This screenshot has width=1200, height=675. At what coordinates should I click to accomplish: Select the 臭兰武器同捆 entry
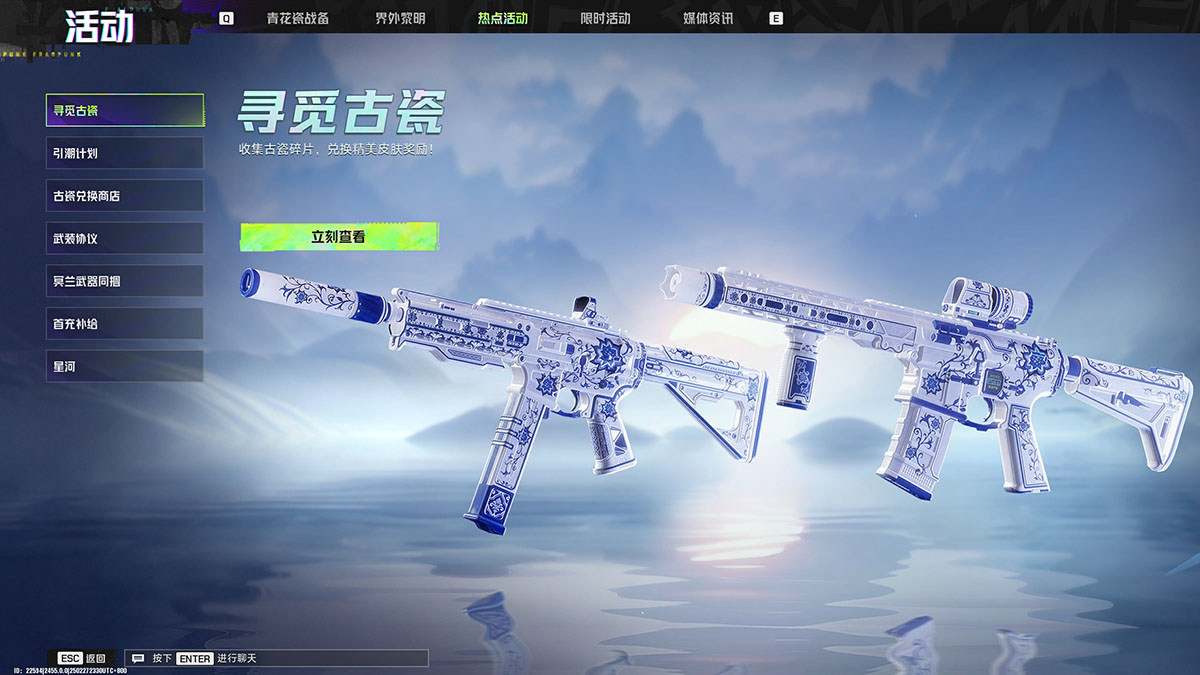tap(125, 281)
